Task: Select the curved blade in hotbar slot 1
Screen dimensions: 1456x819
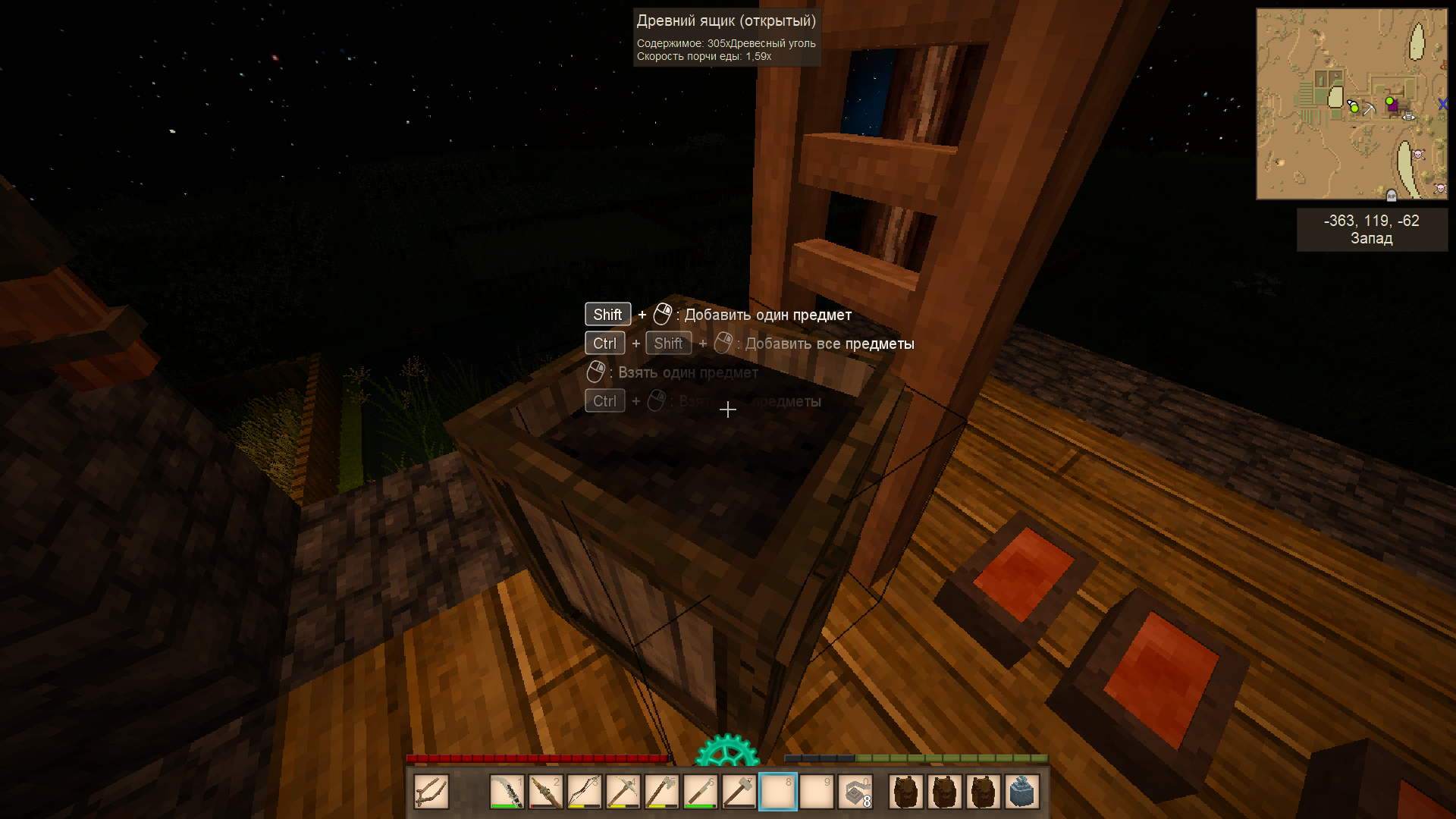Action: (507, 792)
